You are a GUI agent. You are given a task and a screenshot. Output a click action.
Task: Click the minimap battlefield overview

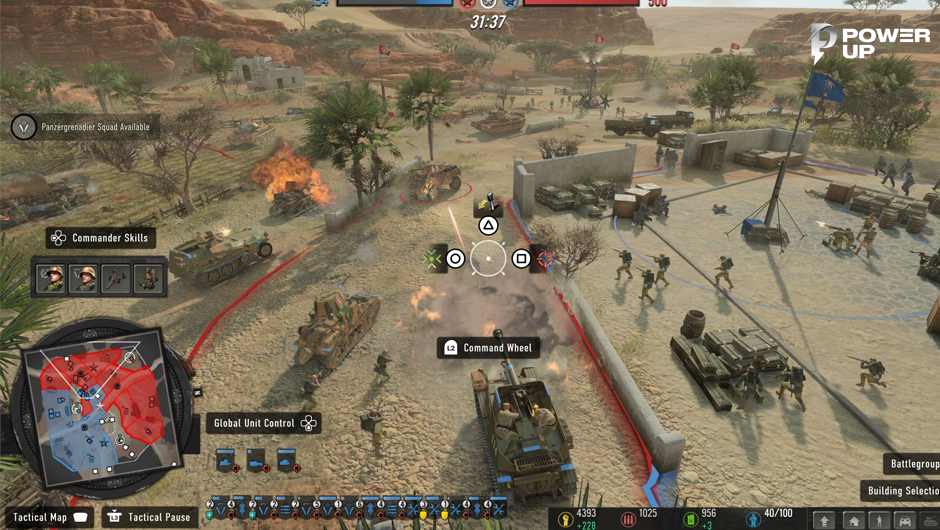point(98,400)
